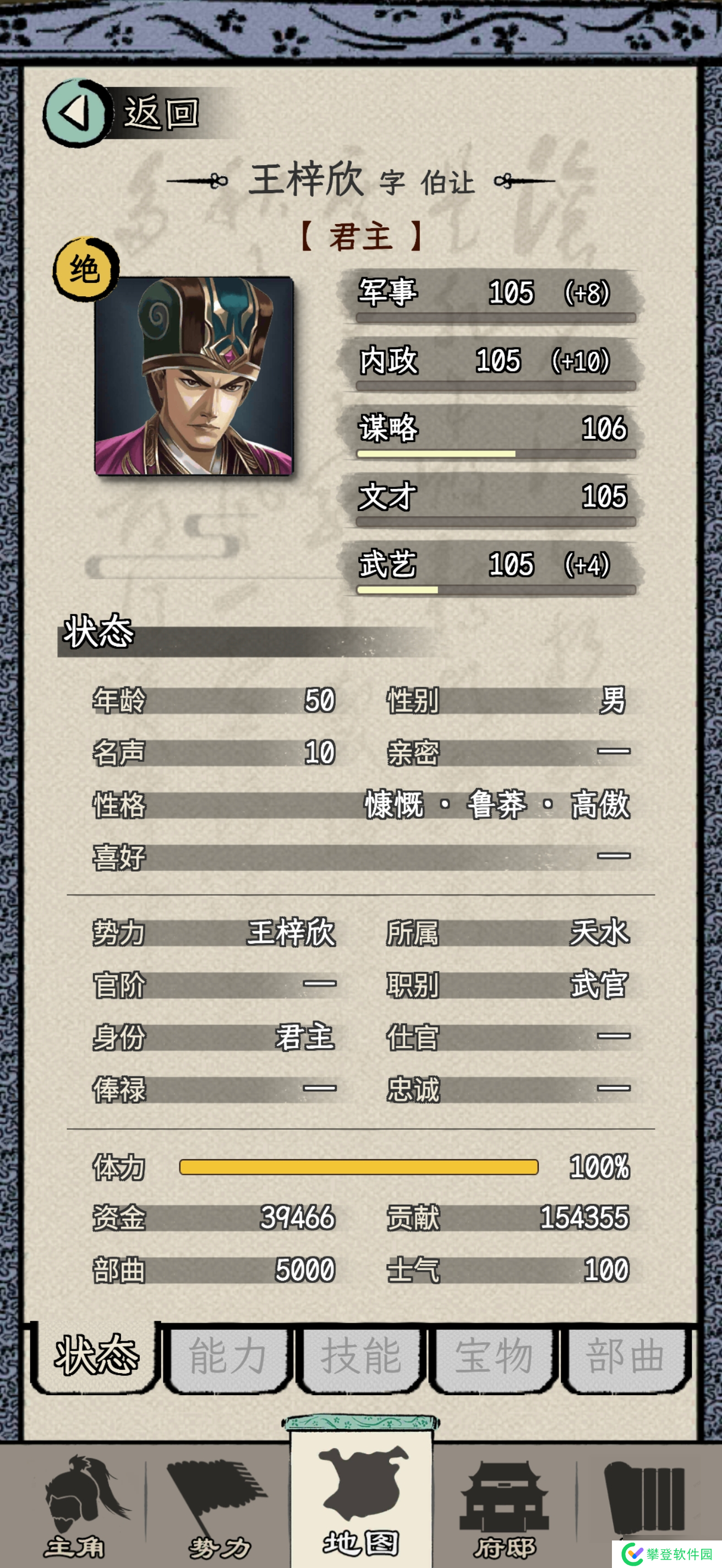This screenshot has height=1568, width=722.
Task: Tap the character portrait of 王梓欣
Action: (x=195, y=377)
